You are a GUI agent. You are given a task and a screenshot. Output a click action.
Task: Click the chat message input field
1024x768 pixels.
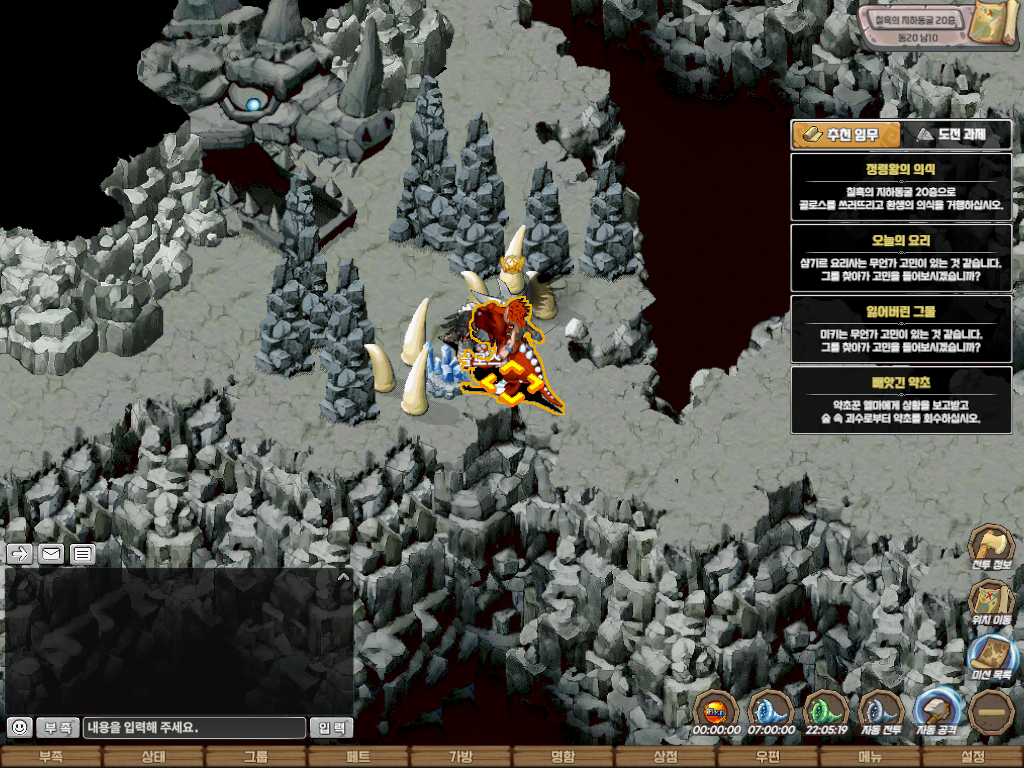coord(194,728)
